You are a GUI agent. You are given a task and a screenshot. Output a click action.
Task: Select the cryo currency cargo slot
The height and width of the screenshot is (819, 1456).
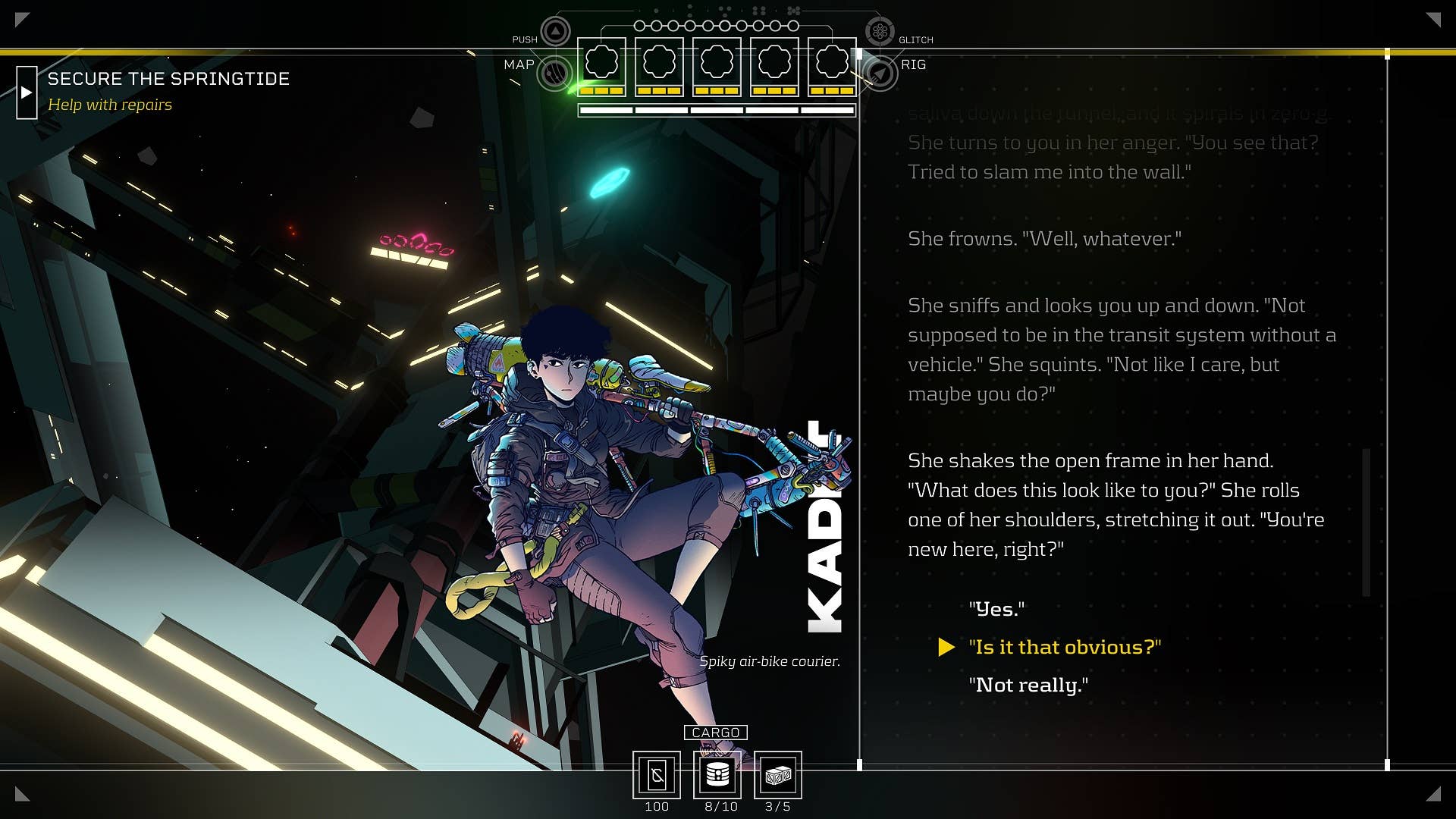[657, 775]
